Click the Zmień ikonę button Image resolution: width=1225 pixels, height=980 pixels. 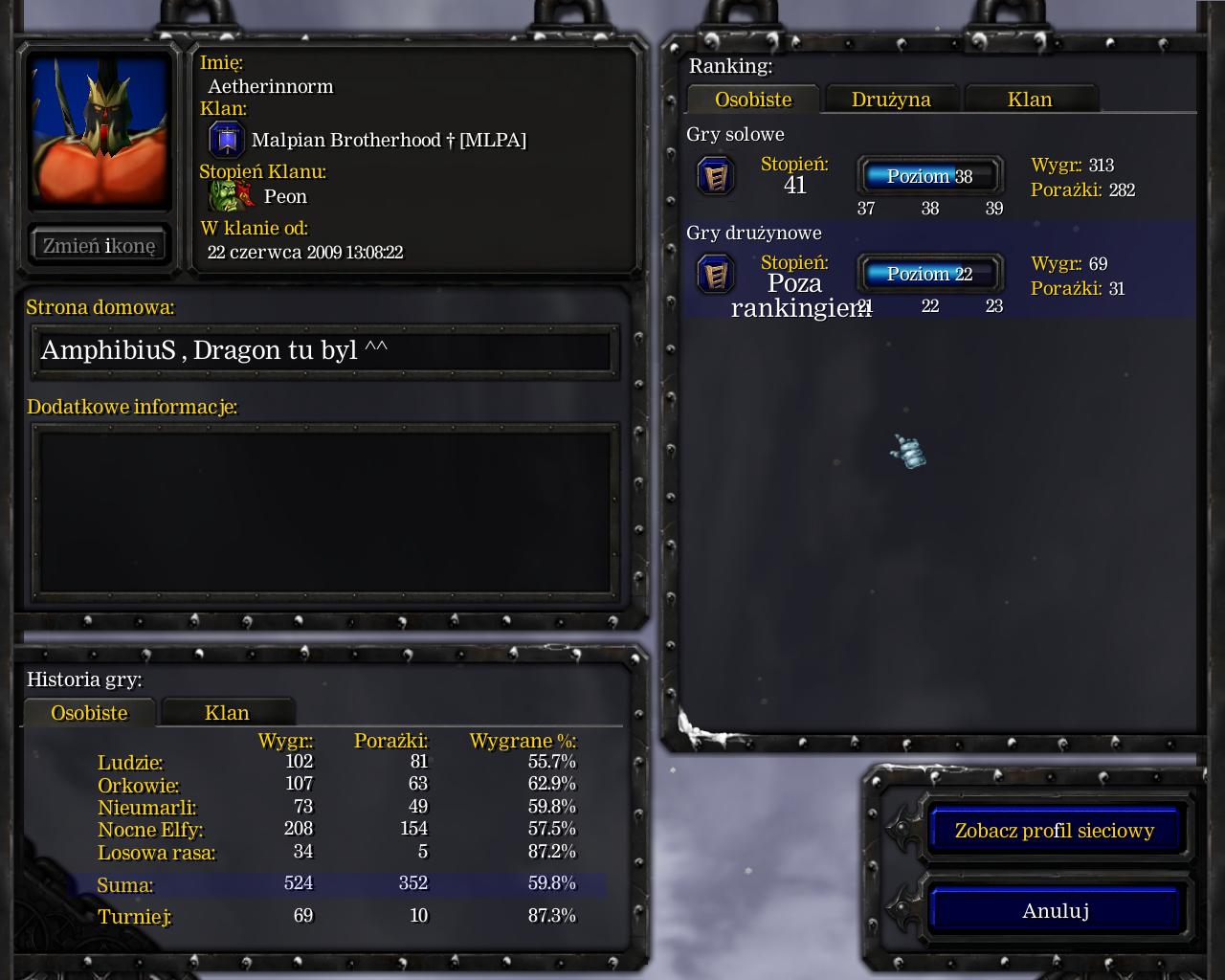(x=99, y=246)
